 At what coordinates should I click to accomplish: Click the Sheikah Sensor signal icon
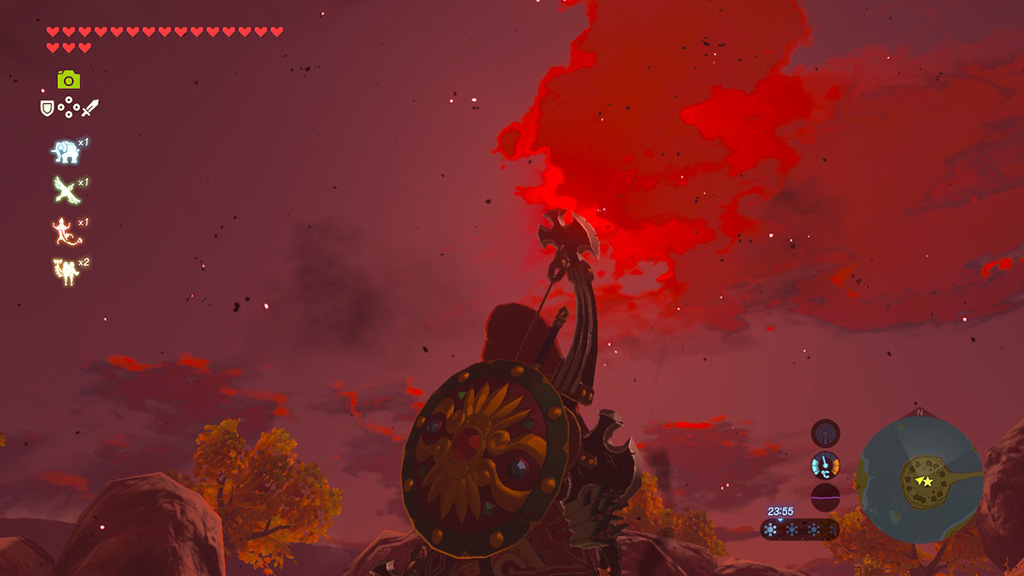tap(825, 433)
